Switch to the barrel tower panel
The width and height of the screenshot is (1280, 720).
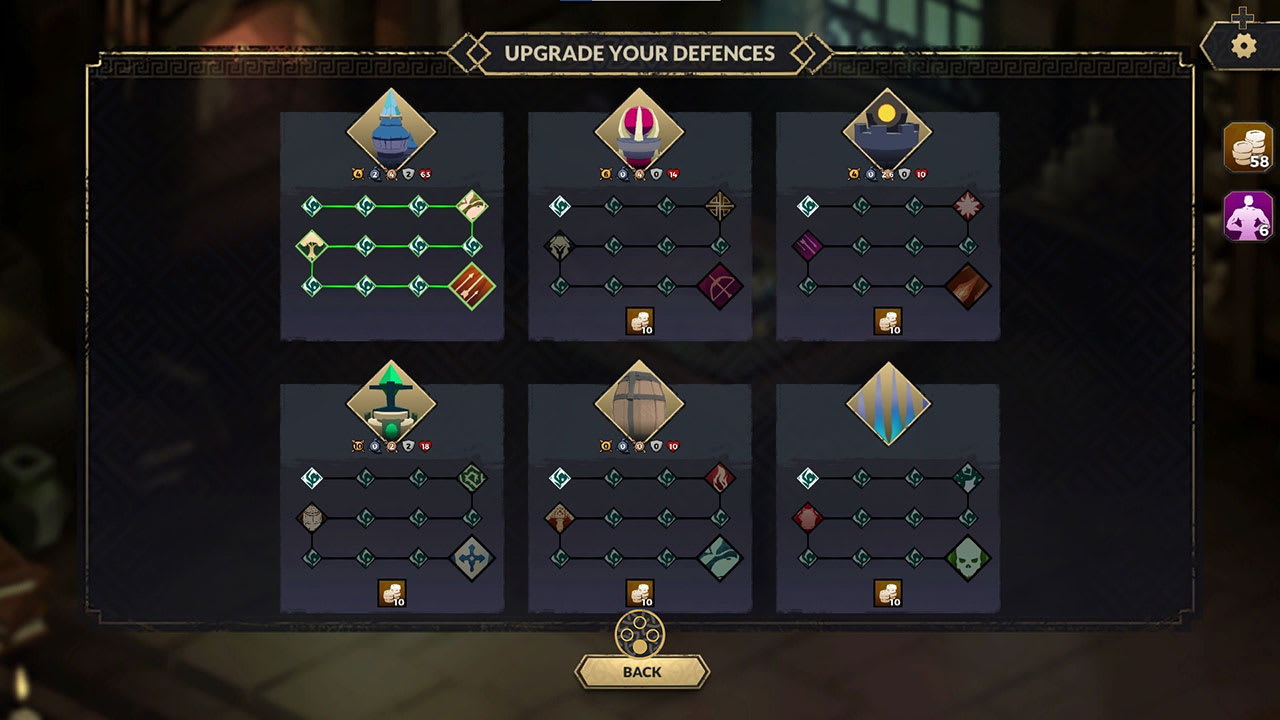click(x=640, y=403)
